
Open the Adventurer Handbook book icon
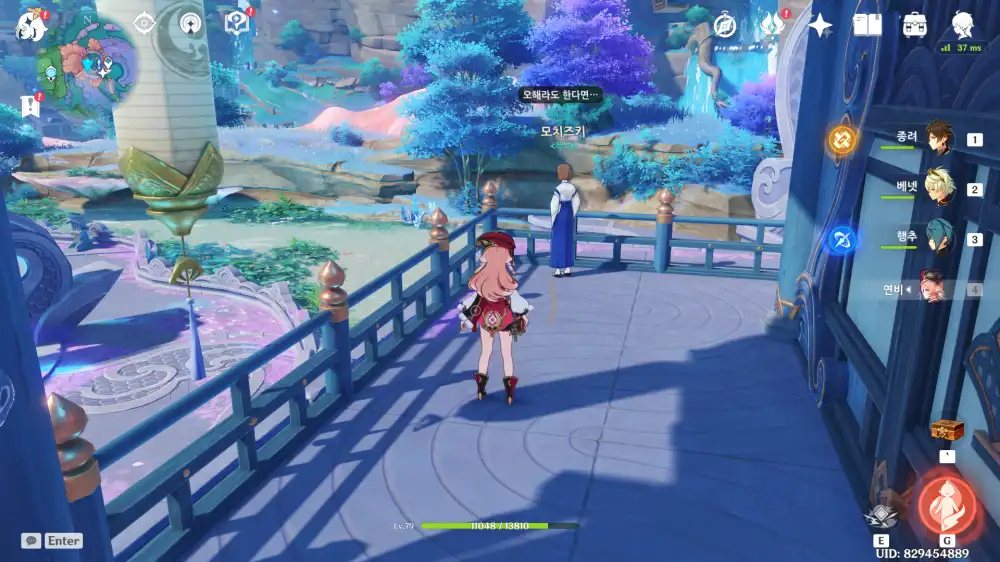867,25
